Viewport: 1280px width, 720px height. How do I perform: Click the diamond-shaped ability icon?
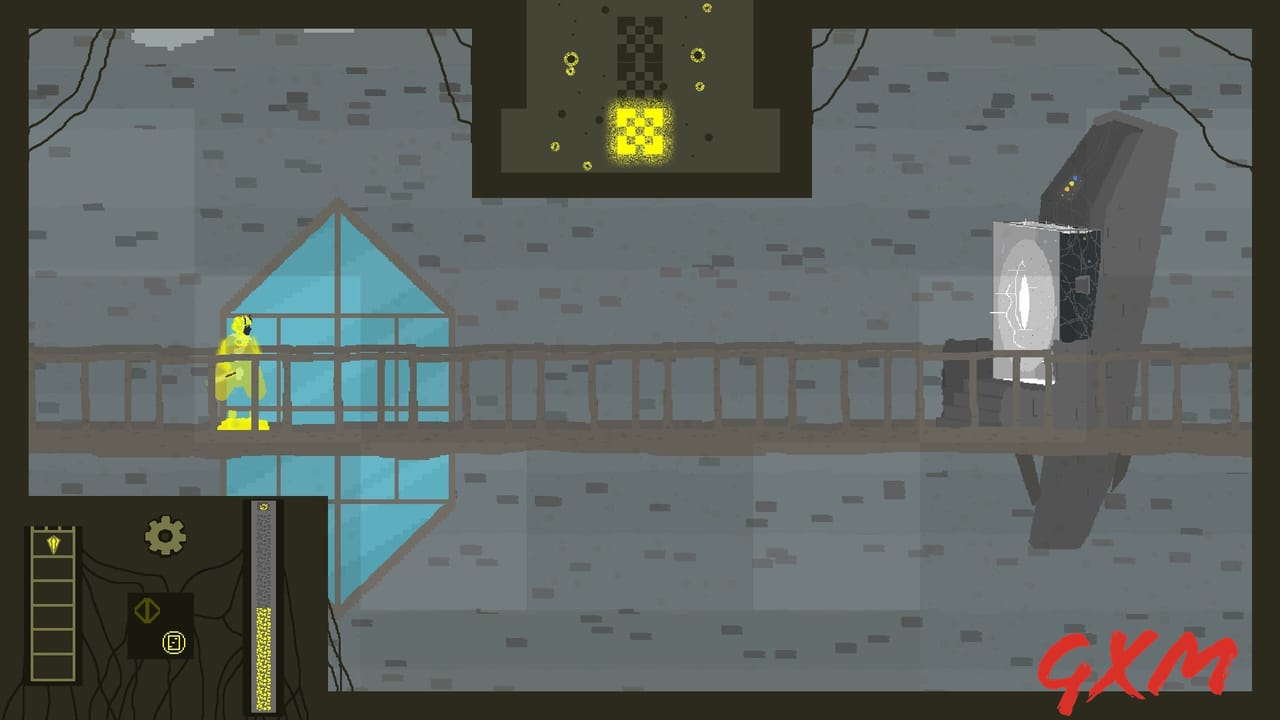(x=147, y=610)
